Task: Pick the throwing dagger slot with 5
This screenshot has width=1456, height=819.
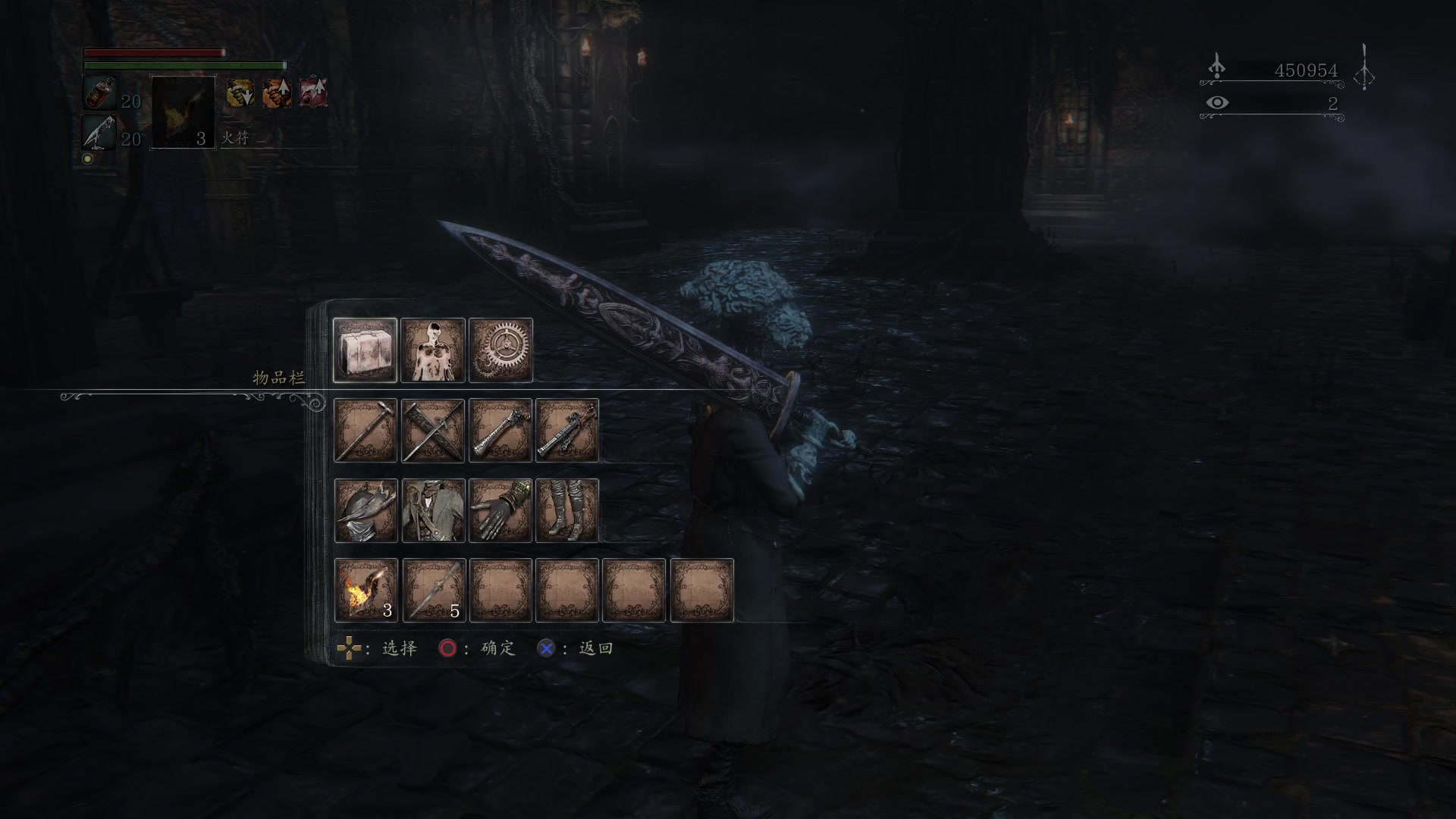Action: [x=432, y=591]
